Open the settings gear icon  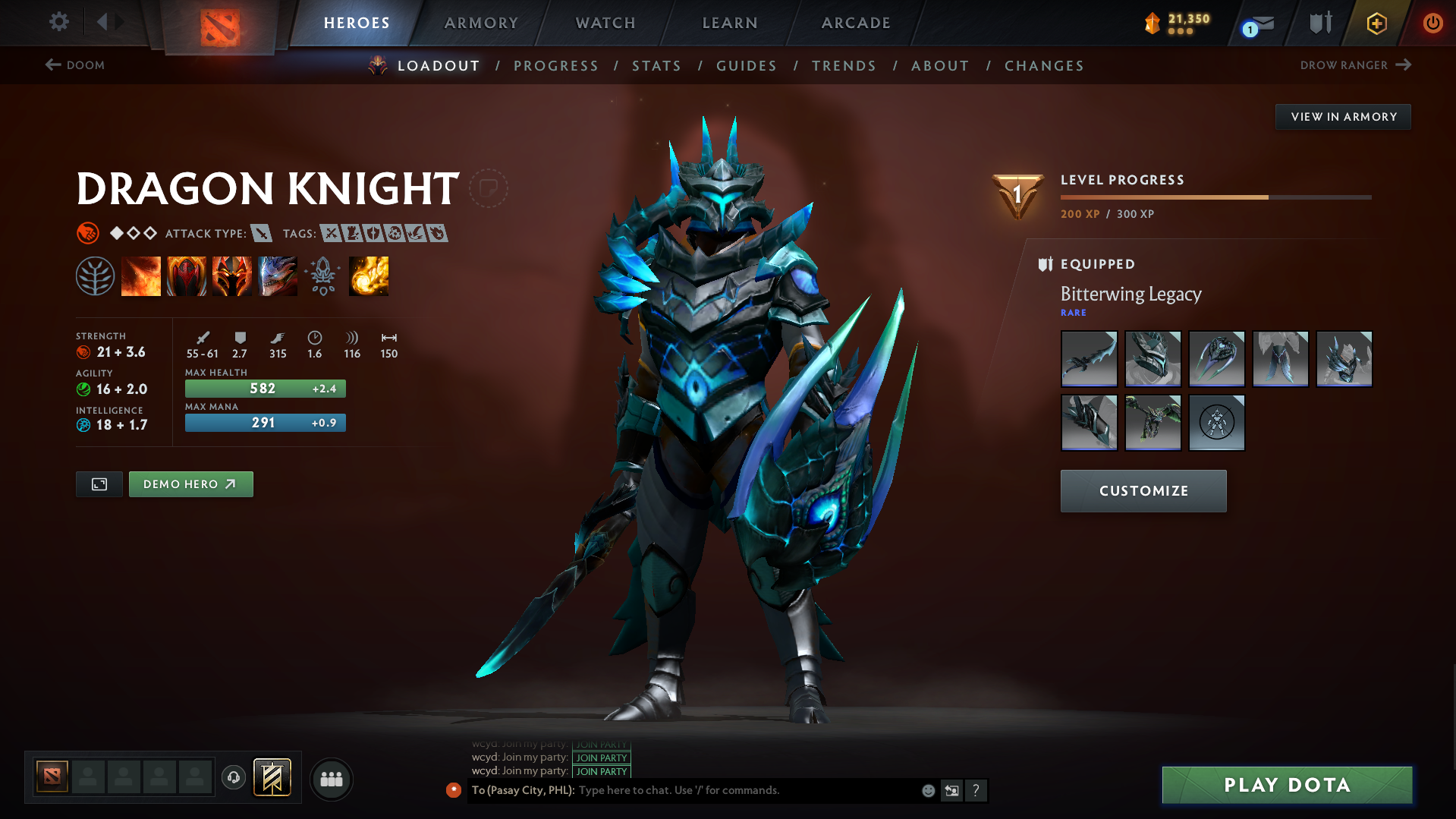(58, 23)
